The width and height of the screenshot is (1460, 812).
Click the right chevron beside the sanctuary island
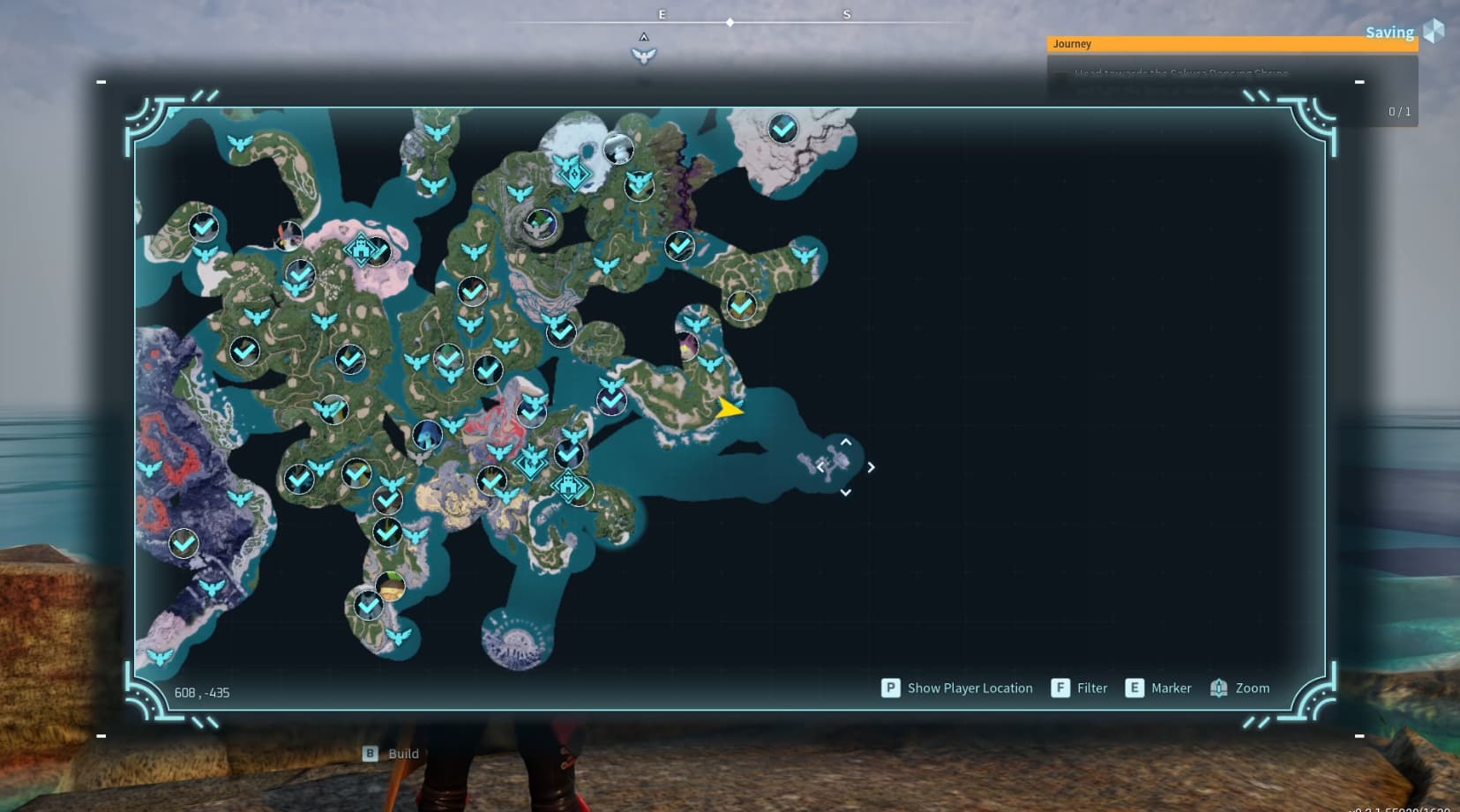click(871, 467)
